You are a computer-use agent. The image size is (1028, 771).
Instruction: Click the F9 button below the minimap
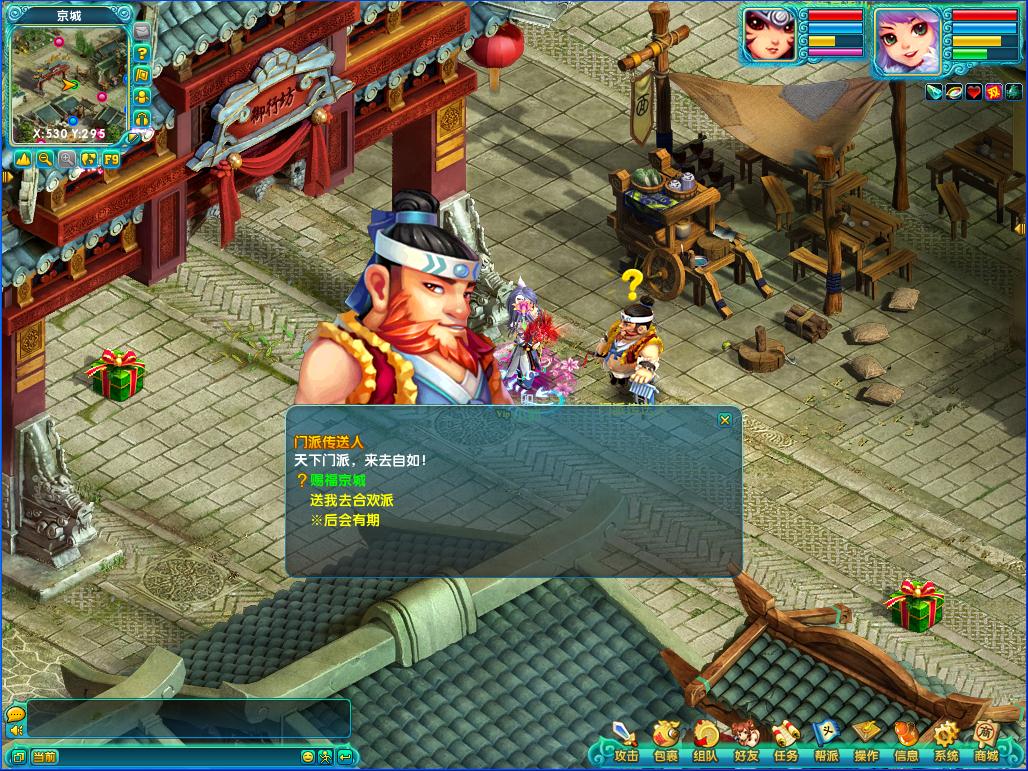[111, 158]
